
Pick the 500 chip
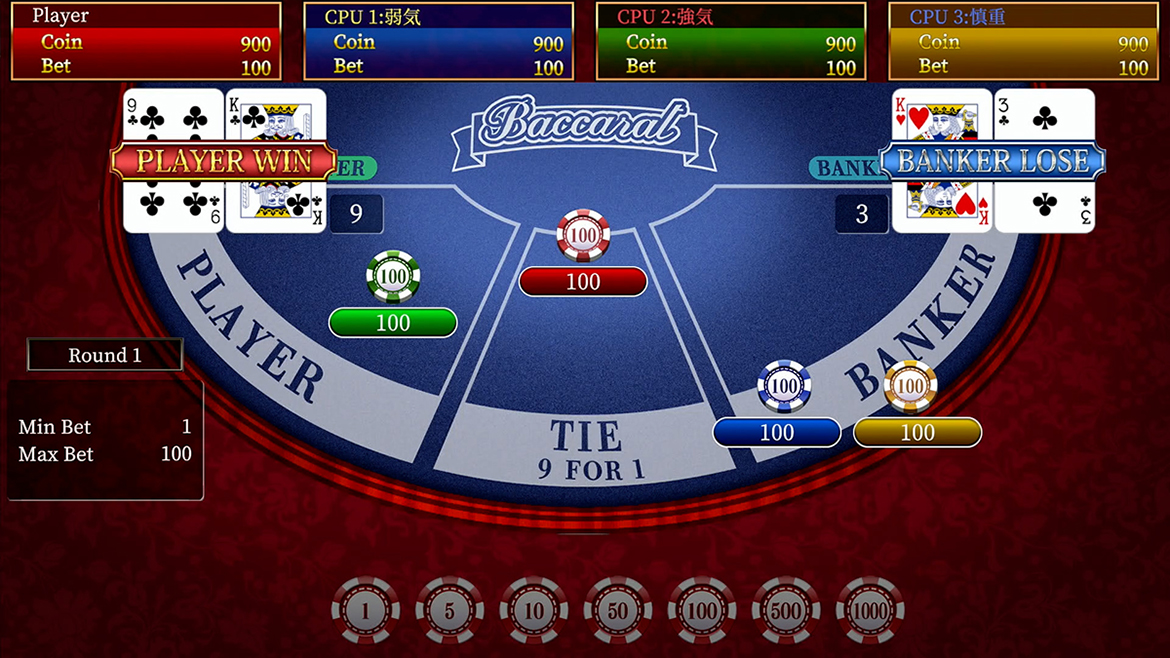pos(786,610)
